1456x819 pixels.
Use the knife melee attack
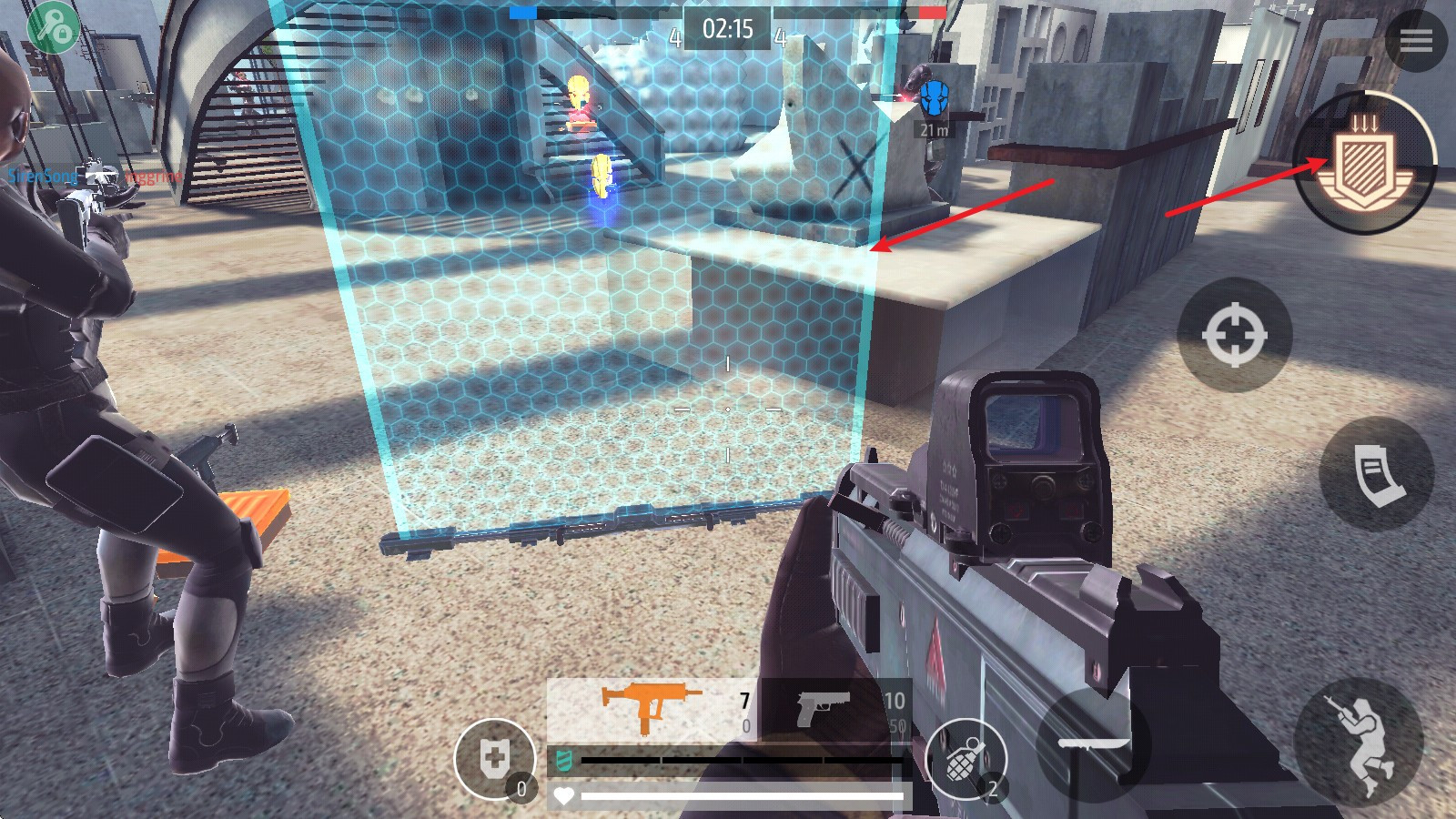(x=1094, y=743)
